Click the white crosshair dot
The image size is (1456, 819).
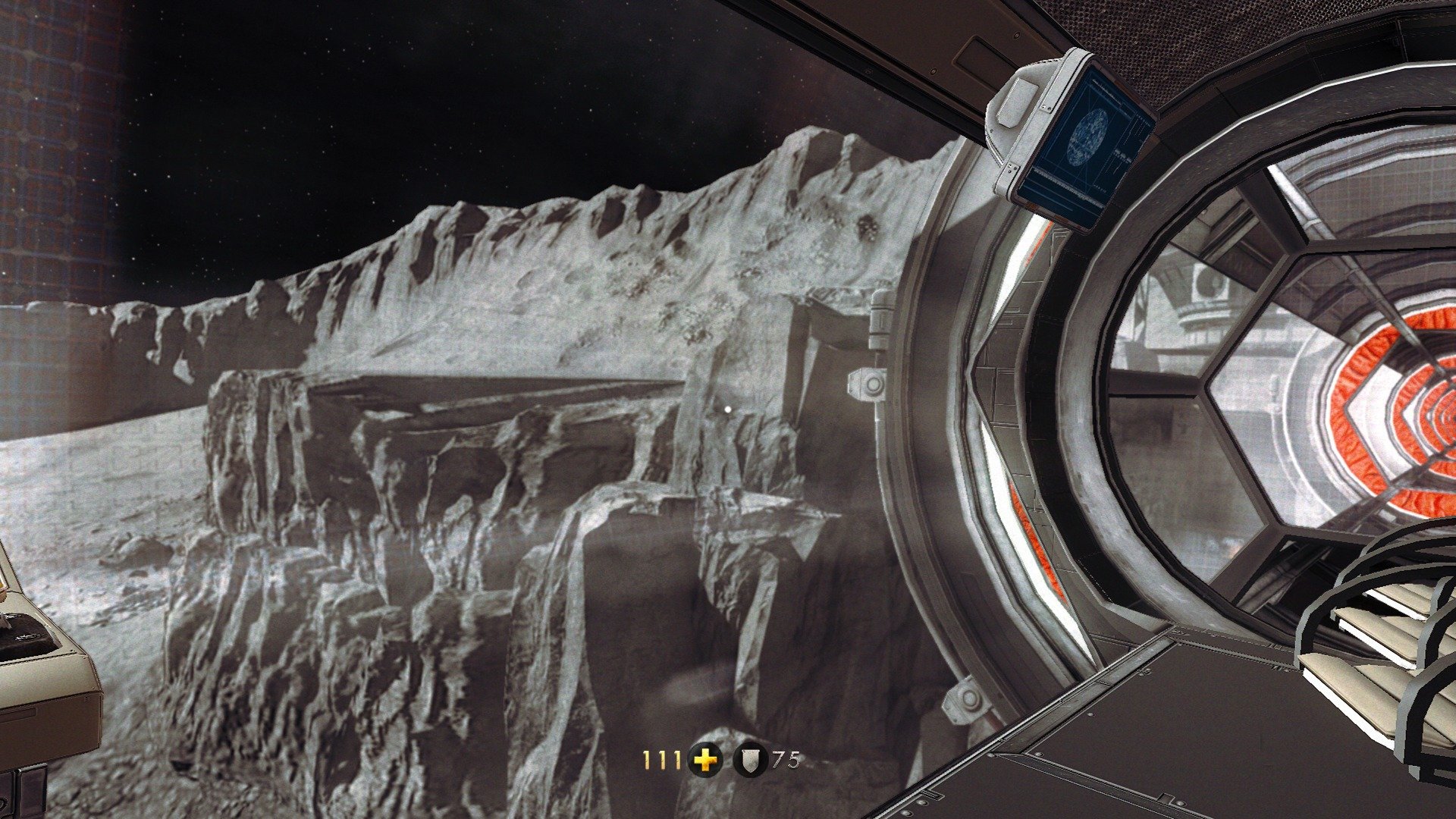click(729, 409)
